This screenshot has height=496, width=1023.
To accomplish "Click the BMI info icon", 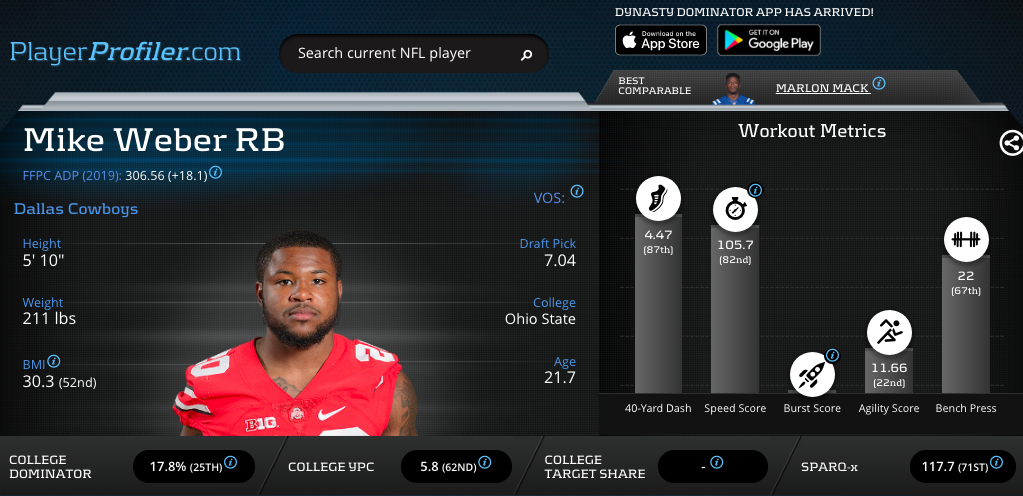I will (54, 361).
